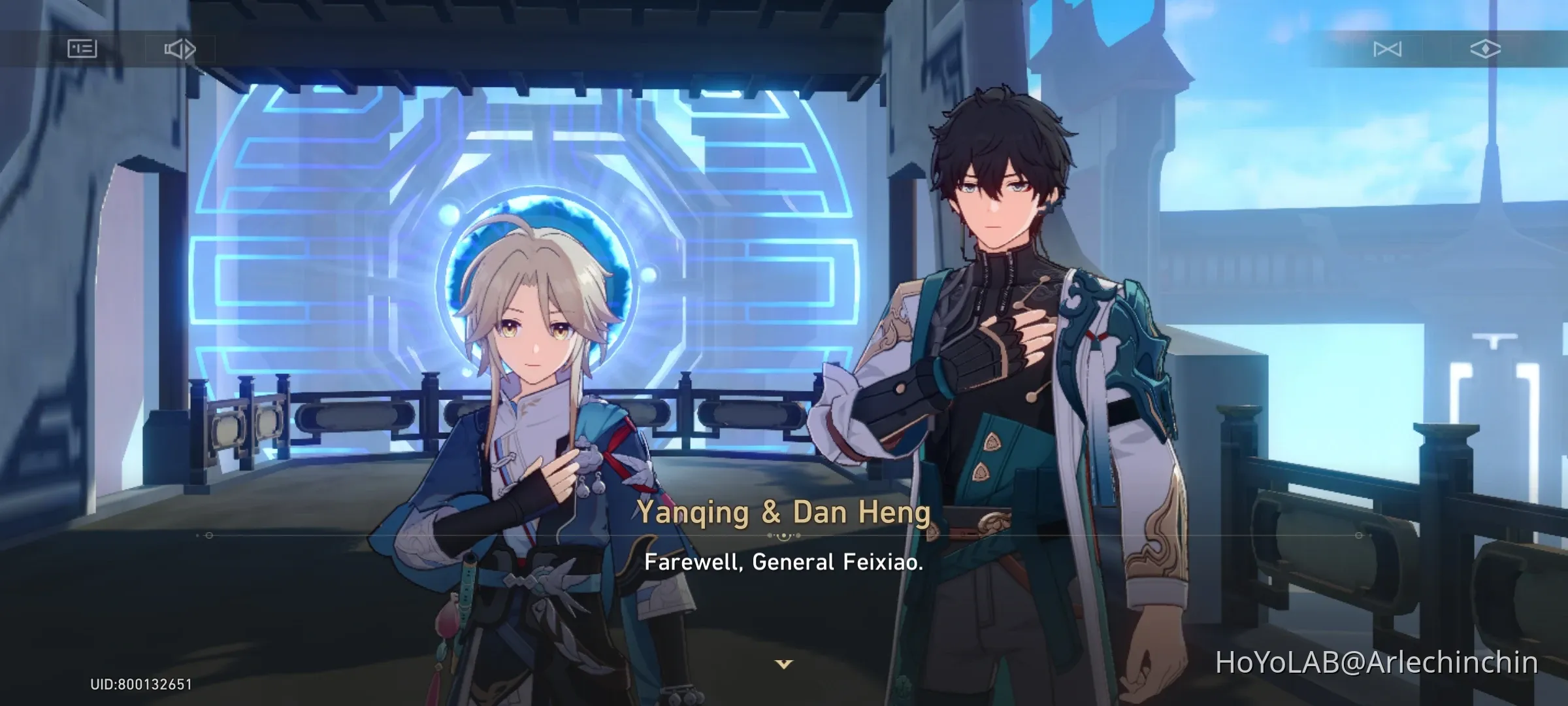Screen dimensions: 1568x706
Task: Click the bowtie-shaped skip icon
Action: click(1386, 48)
